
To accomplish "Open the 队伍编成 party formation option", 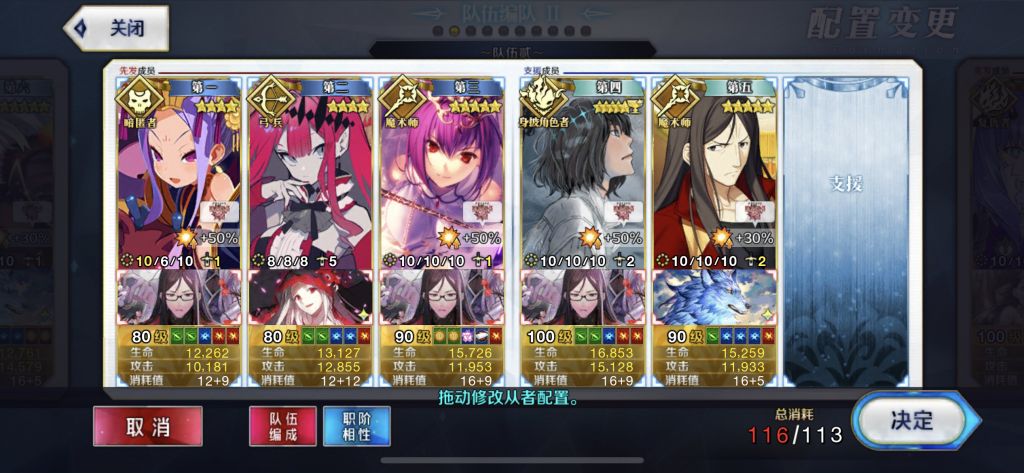I will tap(283, 426).
